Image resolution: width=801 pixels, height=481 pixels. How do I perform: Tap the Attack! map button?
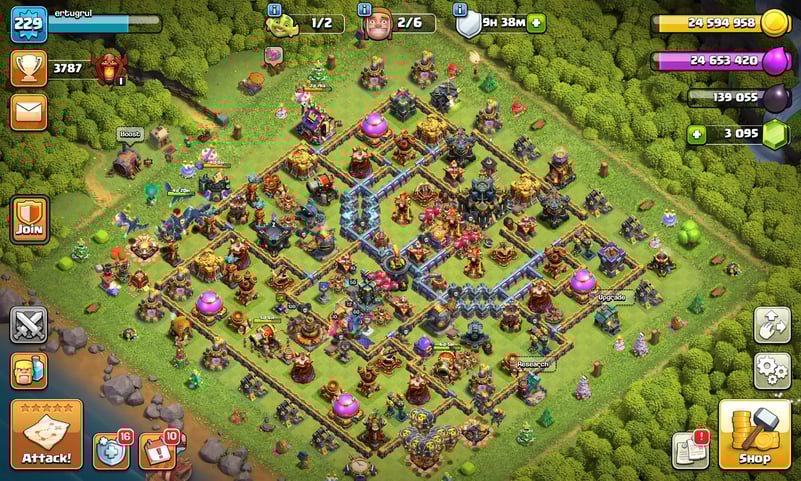pyautogui.click(x=46, y=434)
